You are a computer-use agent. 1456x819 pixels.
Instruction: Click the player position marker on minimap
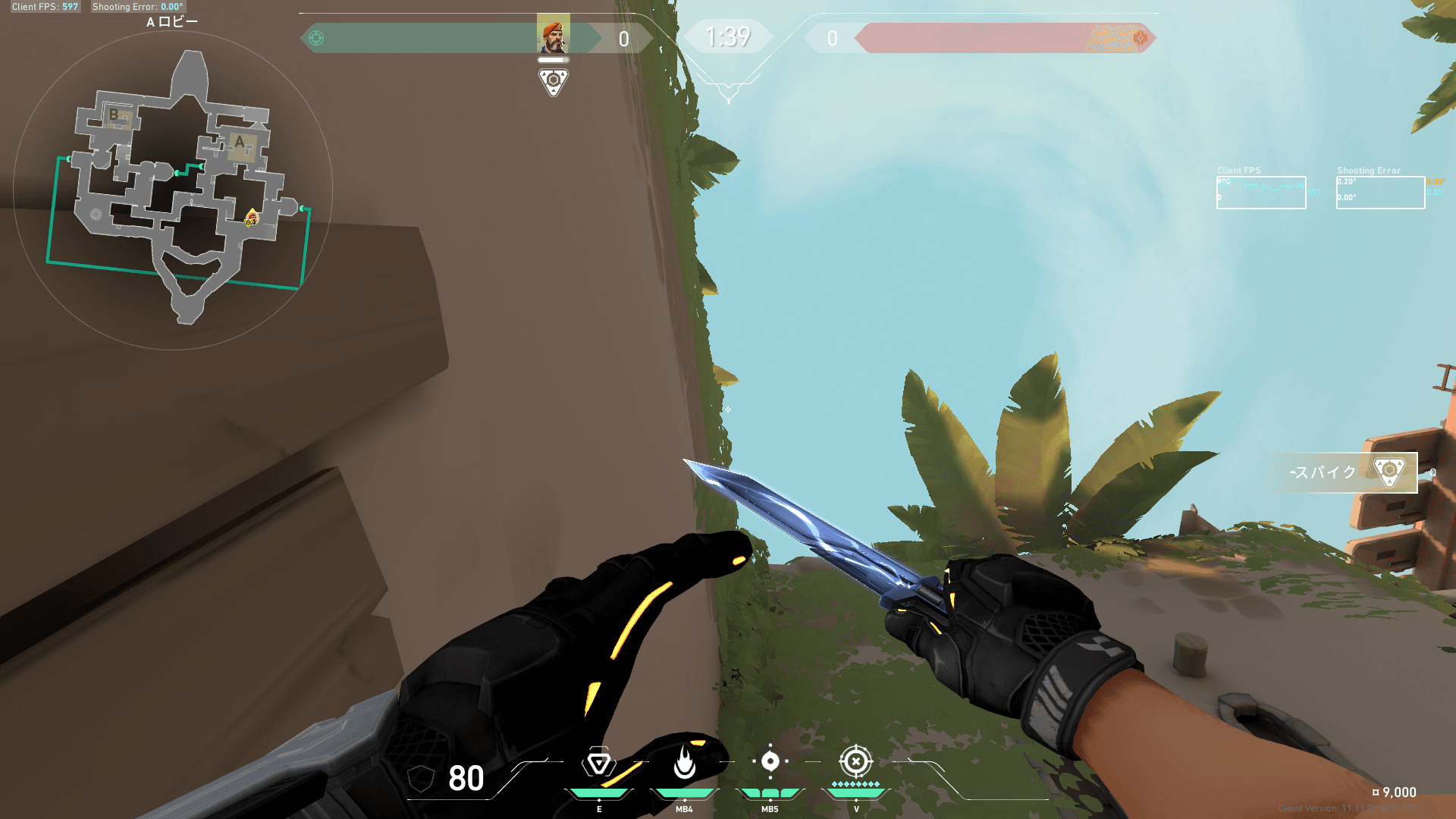click(x=251, y=219)
